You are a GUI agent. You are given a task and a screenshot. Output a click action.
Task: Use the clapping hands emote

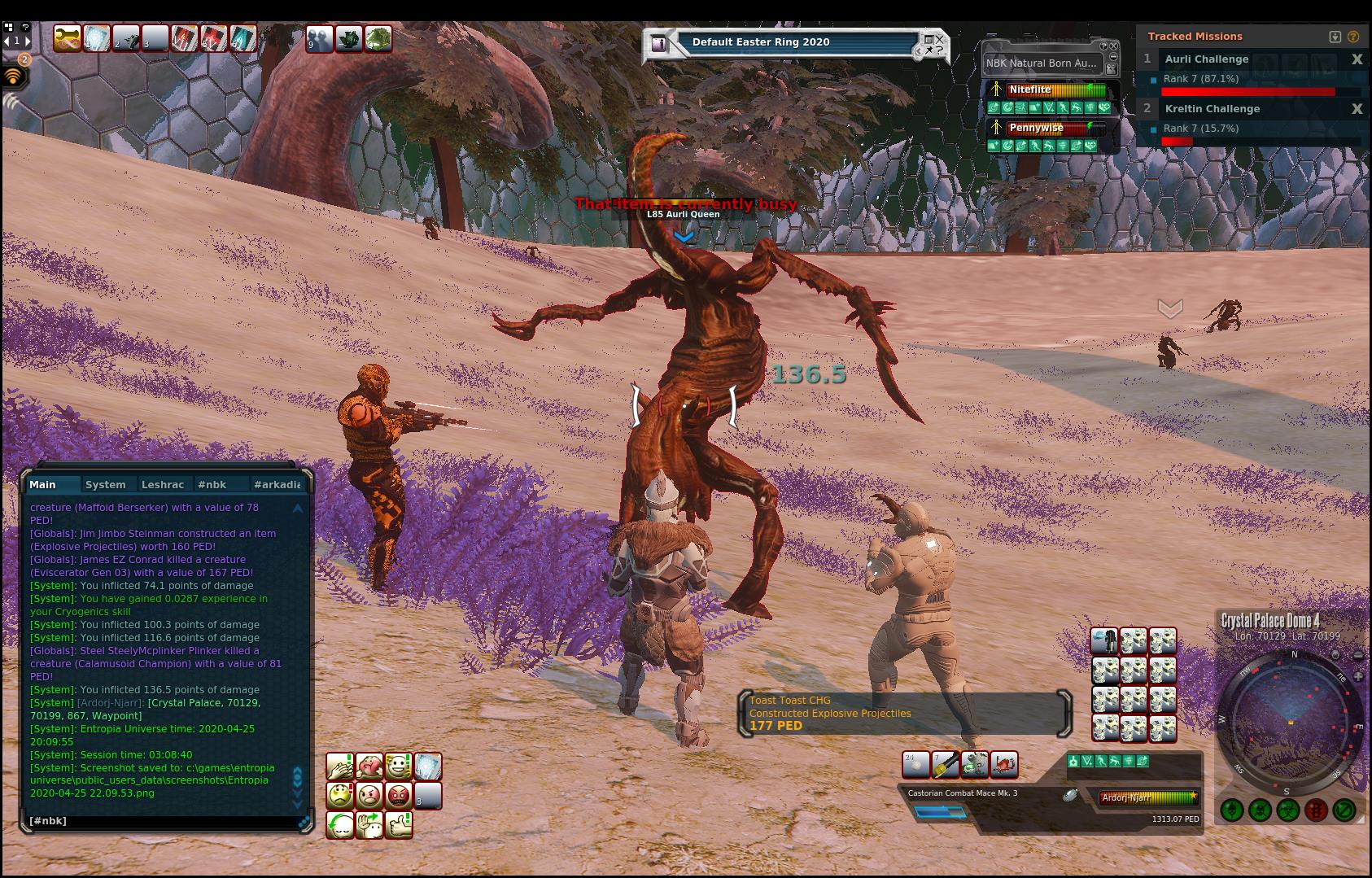coord(340,767)
